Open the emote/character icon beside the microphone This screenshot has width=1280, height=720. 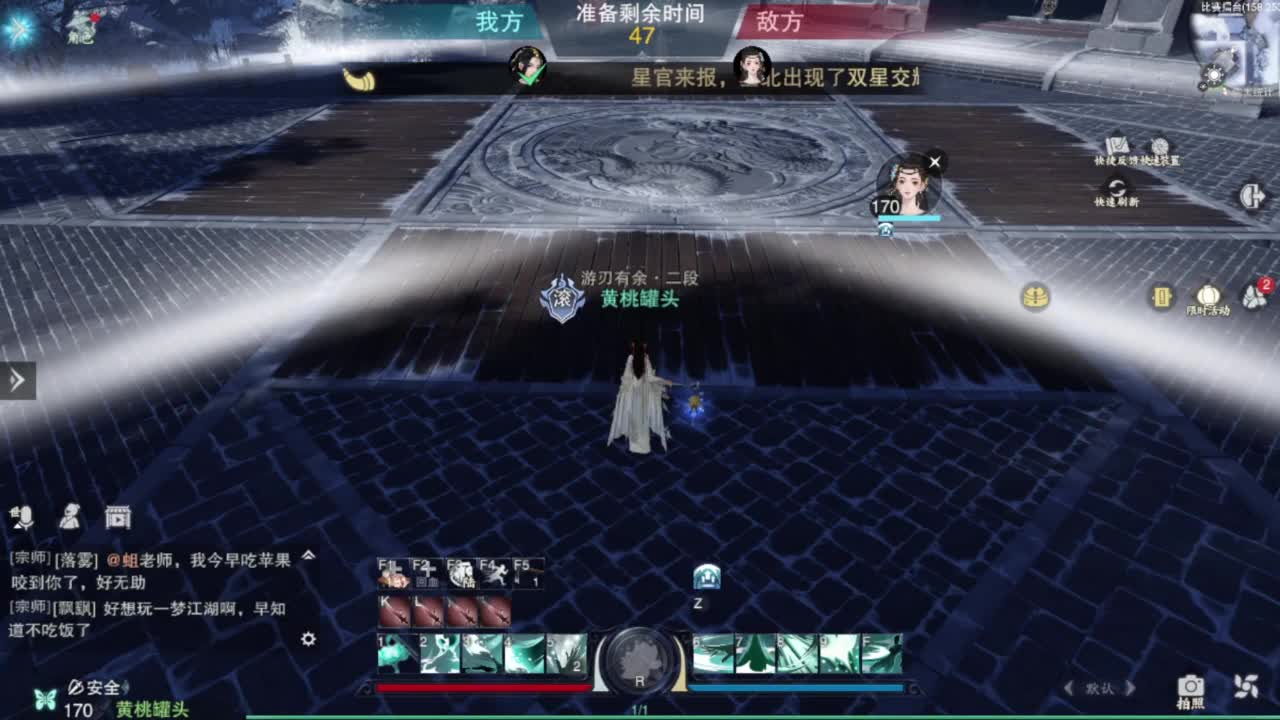pyautogui.click(x=70, y=517)
